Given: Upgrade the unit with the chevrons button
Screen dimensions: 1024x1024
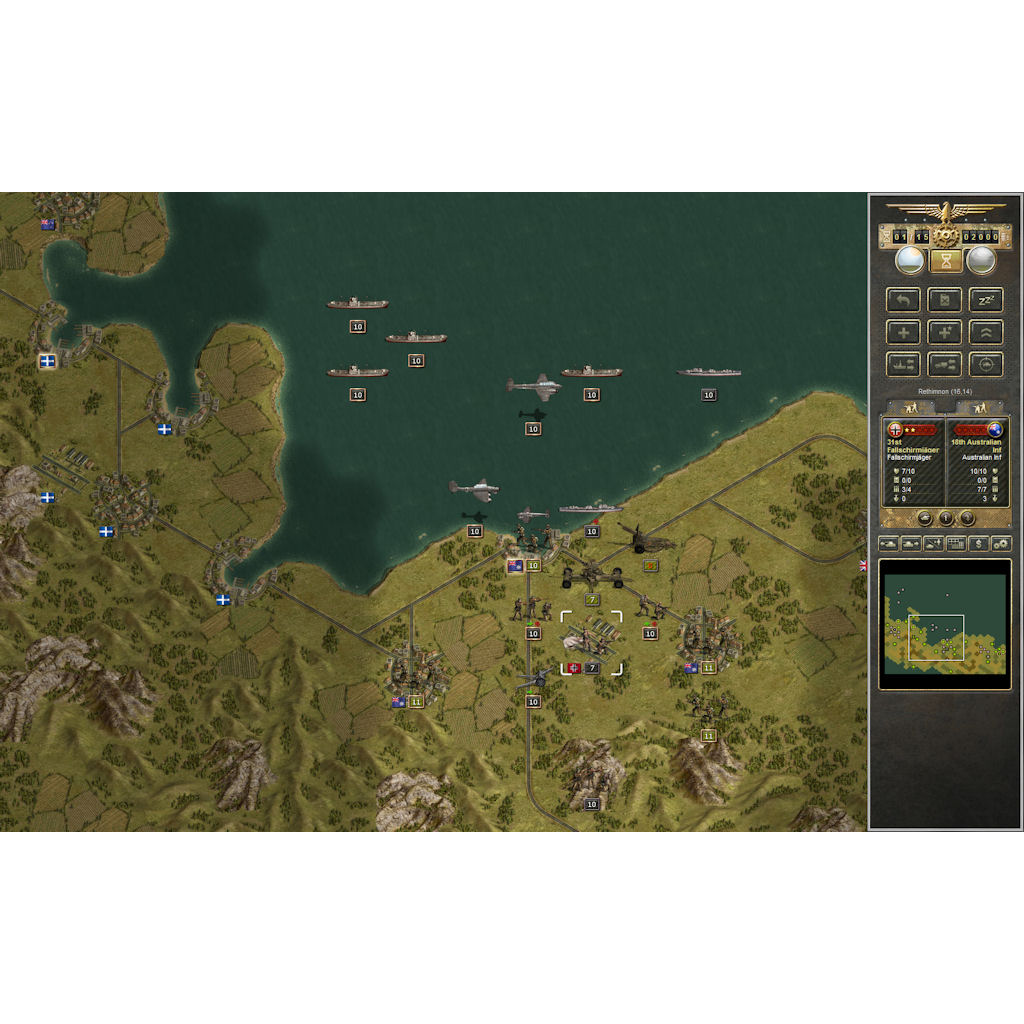Looking at the screenshot, I should pos(986,332).
